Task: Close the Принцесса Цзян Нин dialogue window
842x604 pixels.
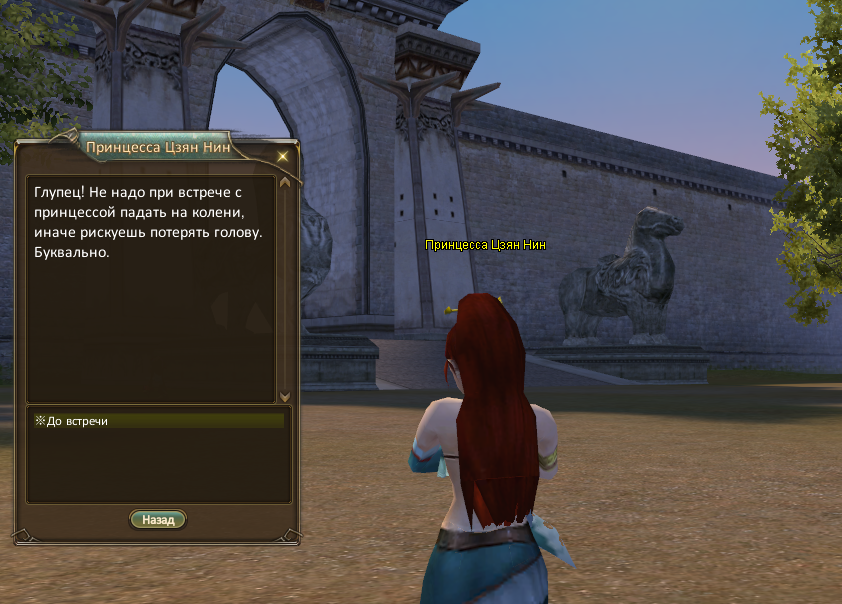Action: (x=283, y=156)
